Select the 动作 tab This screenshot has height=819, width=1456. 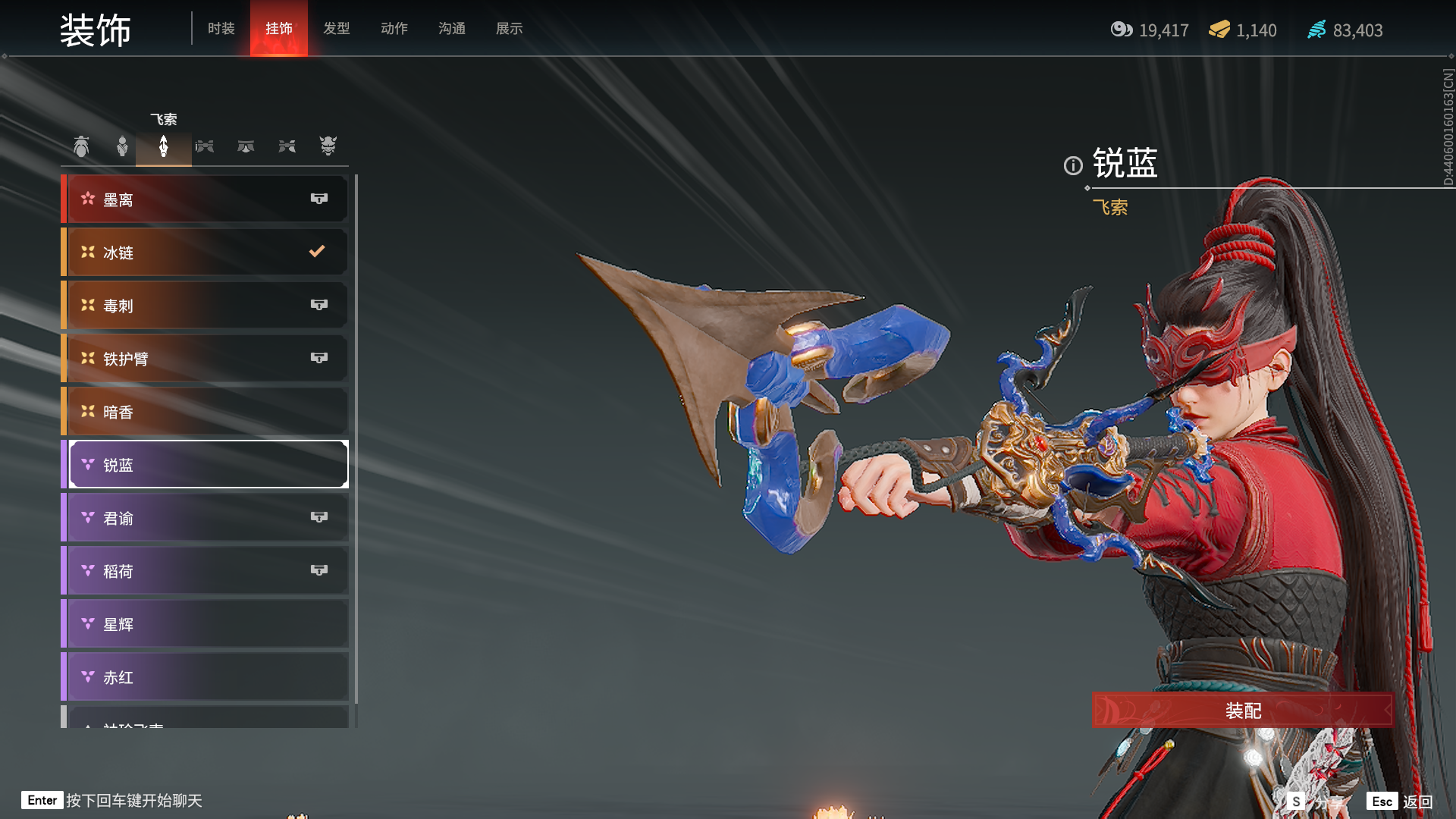[394, 29]
